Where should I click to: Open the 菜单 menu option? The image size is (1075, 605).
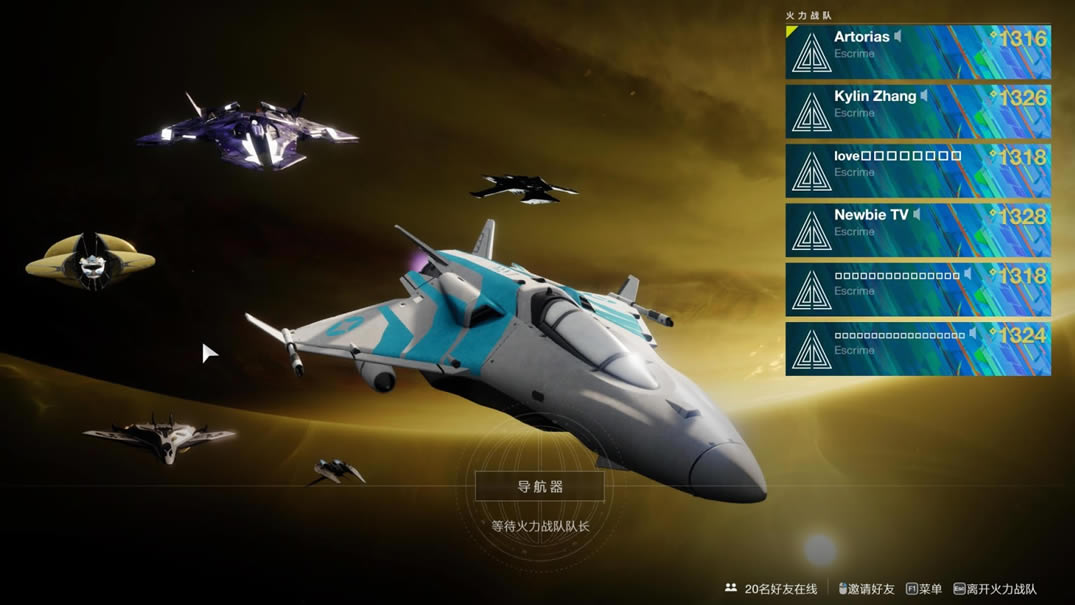(924, 589)
